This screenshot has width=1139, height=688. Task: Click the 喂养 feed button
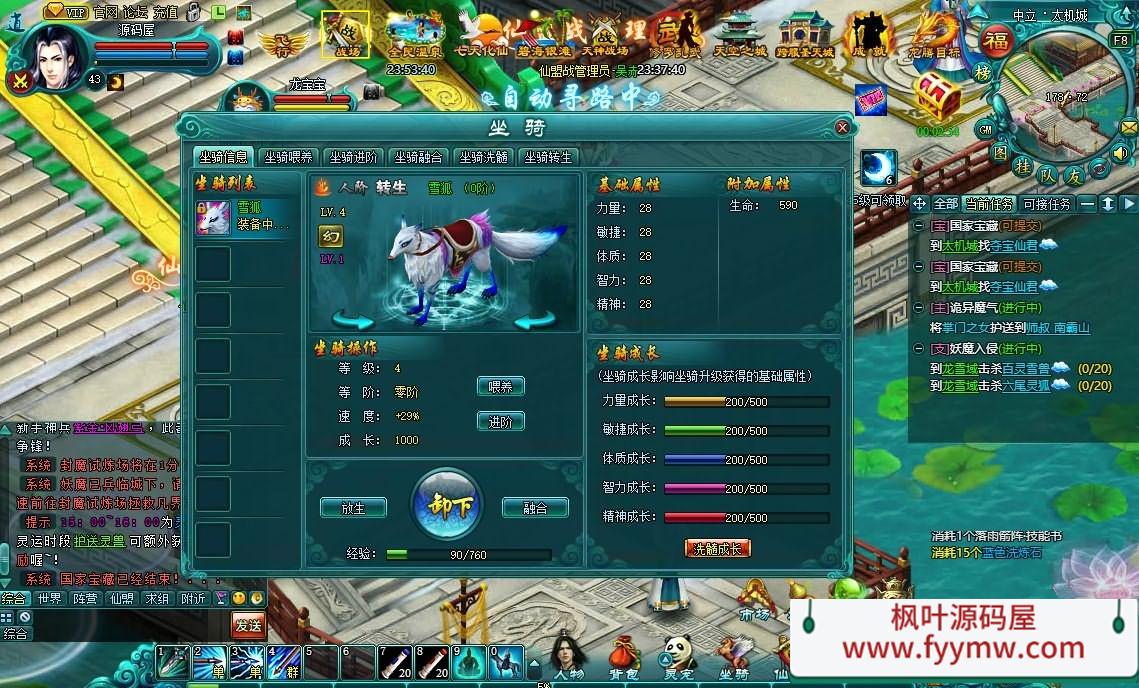coord(500,387)
